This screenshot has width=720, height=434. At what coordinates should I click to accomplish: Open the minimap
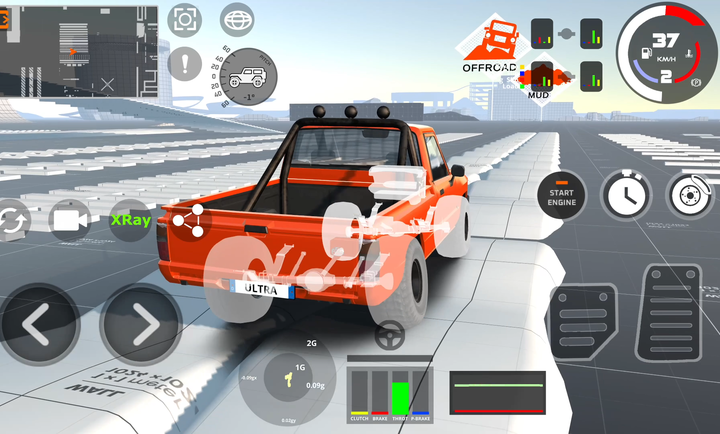[x=80, y=50]
